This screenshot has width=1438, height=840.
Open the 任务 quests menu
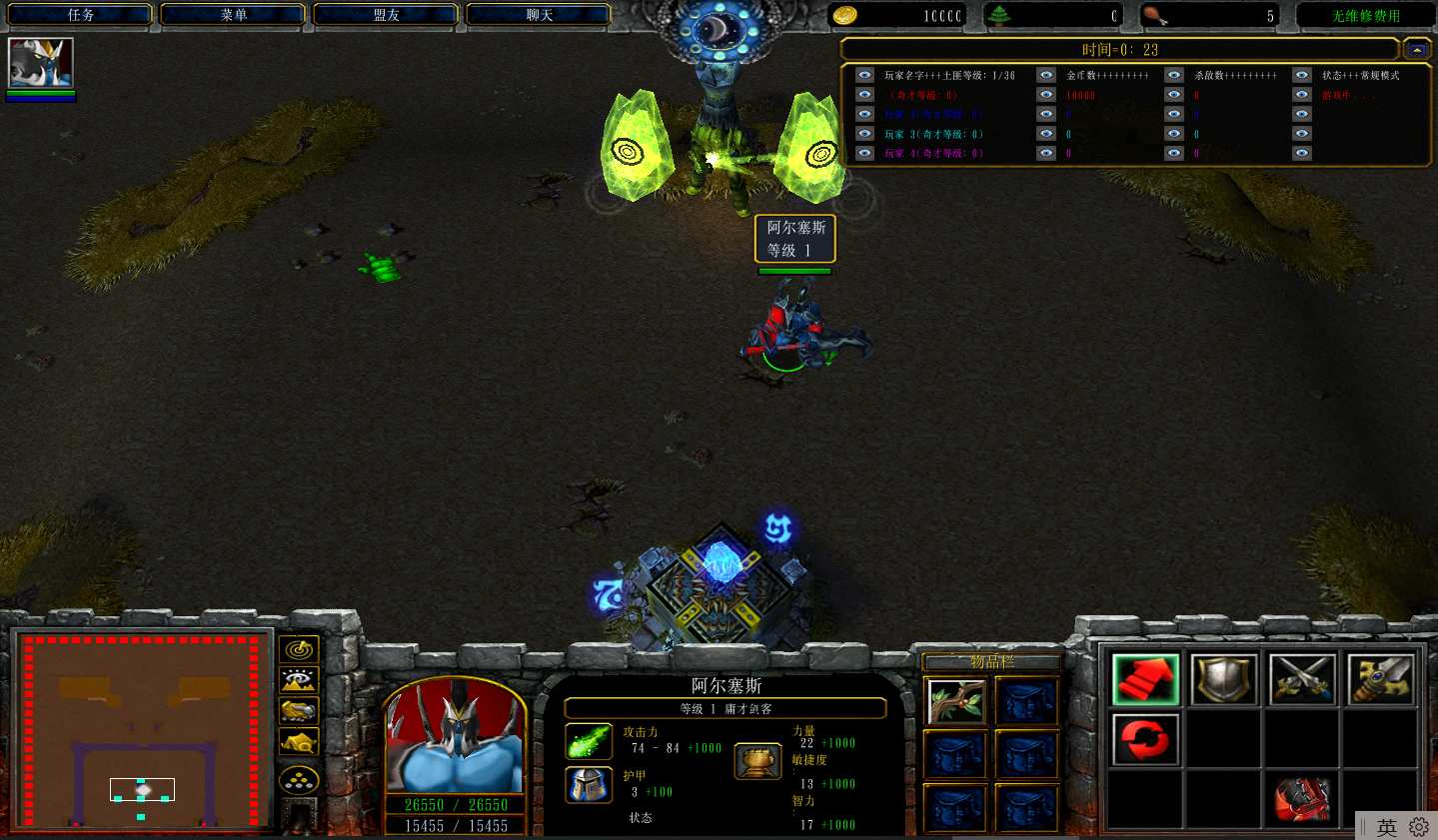[x=81, y=15]
